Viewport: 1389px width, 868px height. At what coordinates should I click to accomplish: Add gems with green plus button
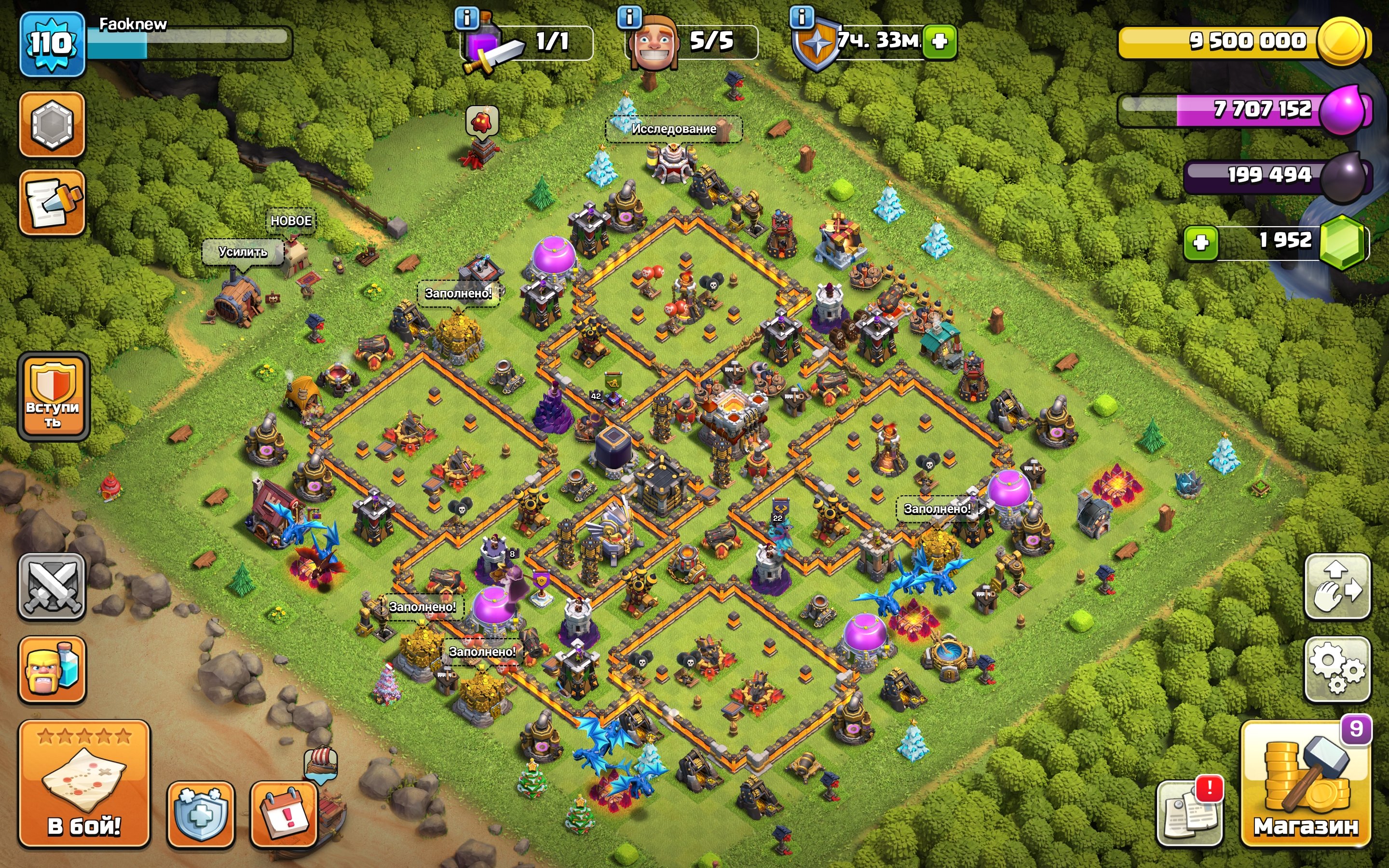pos(1201,243)
